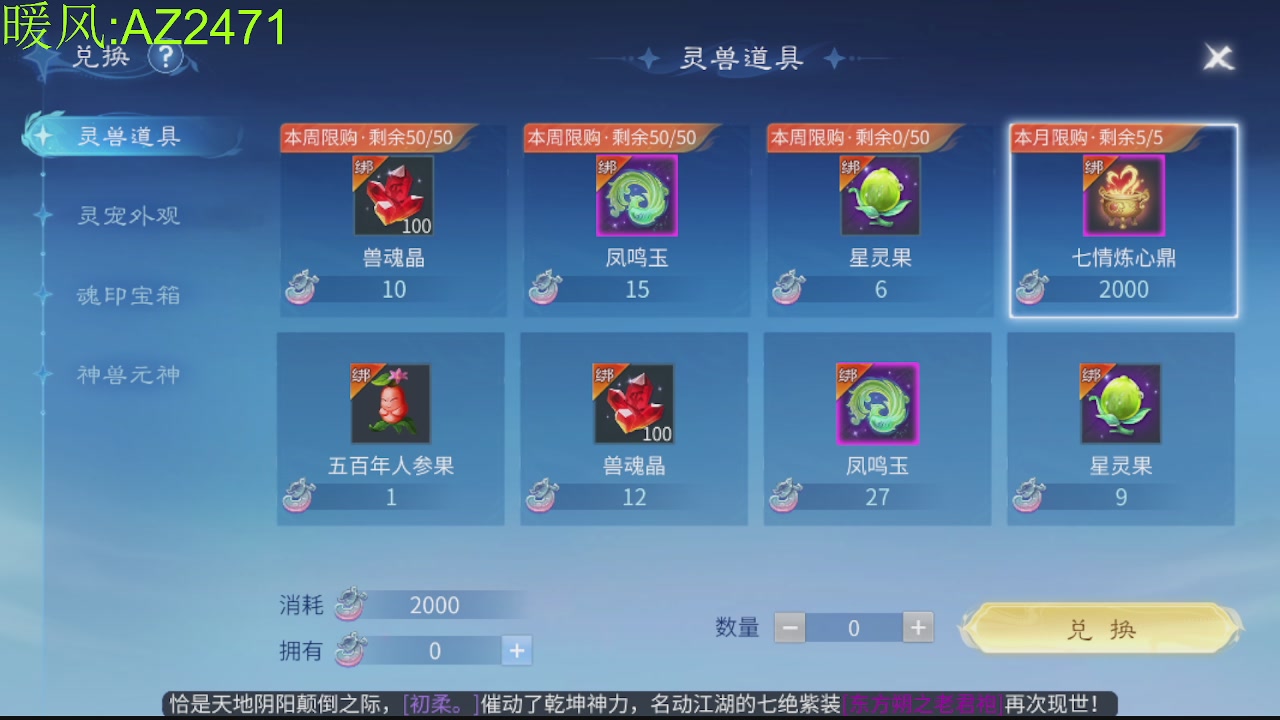Click the plus button beside 拥有
Viewport: 1280px width, 720px height.
click(x=517, y=650)
